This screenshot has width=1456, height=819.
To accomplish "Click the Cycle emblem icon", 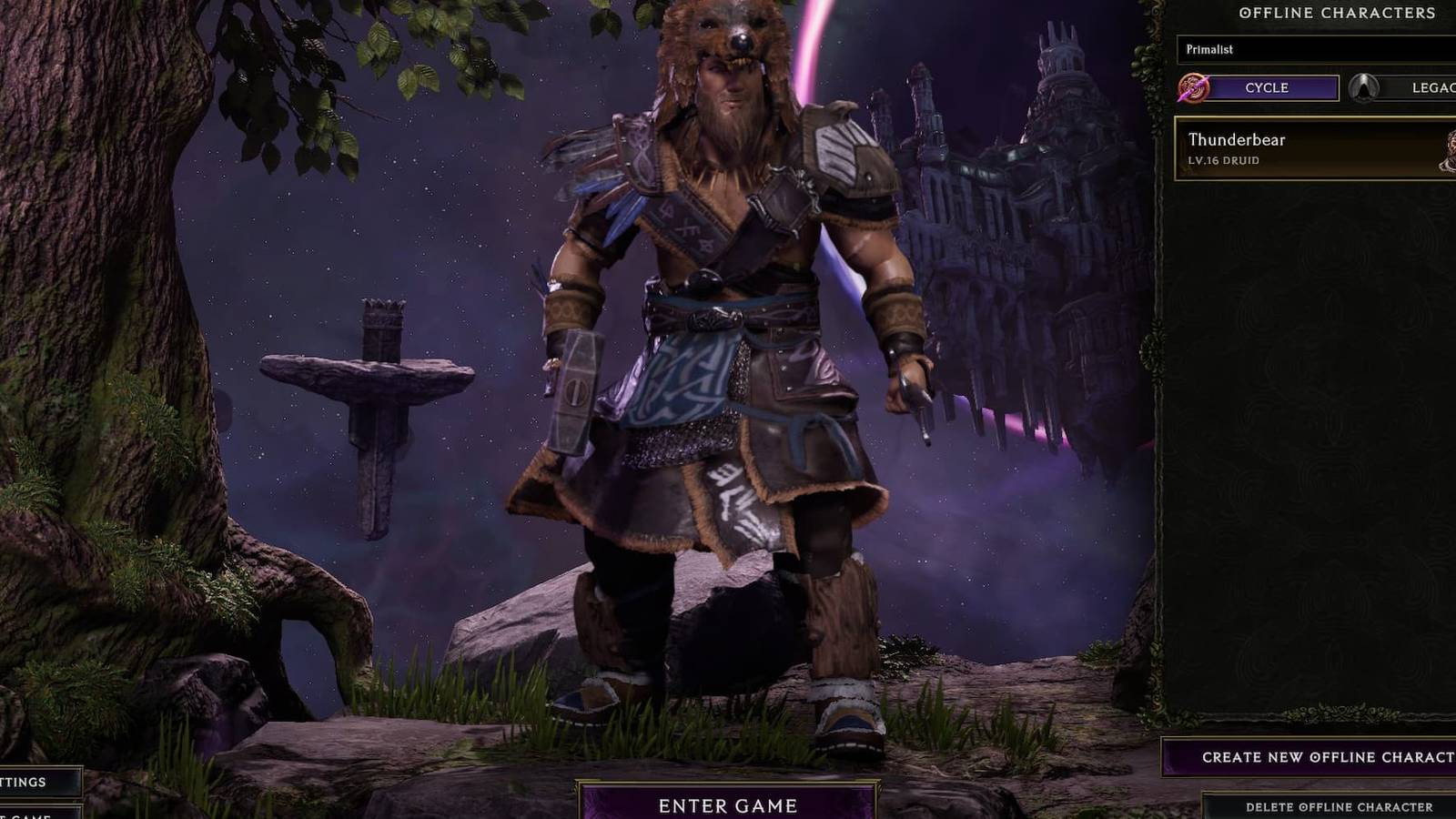I will [1193, 88].
